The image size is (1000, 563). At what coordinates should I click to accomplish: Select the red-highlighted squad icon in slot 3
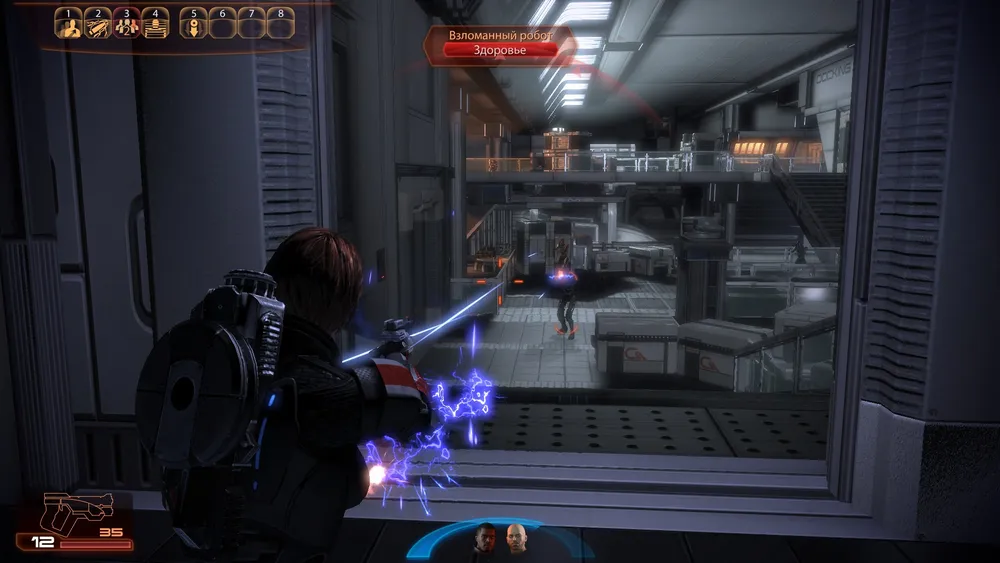click(127, 25)
